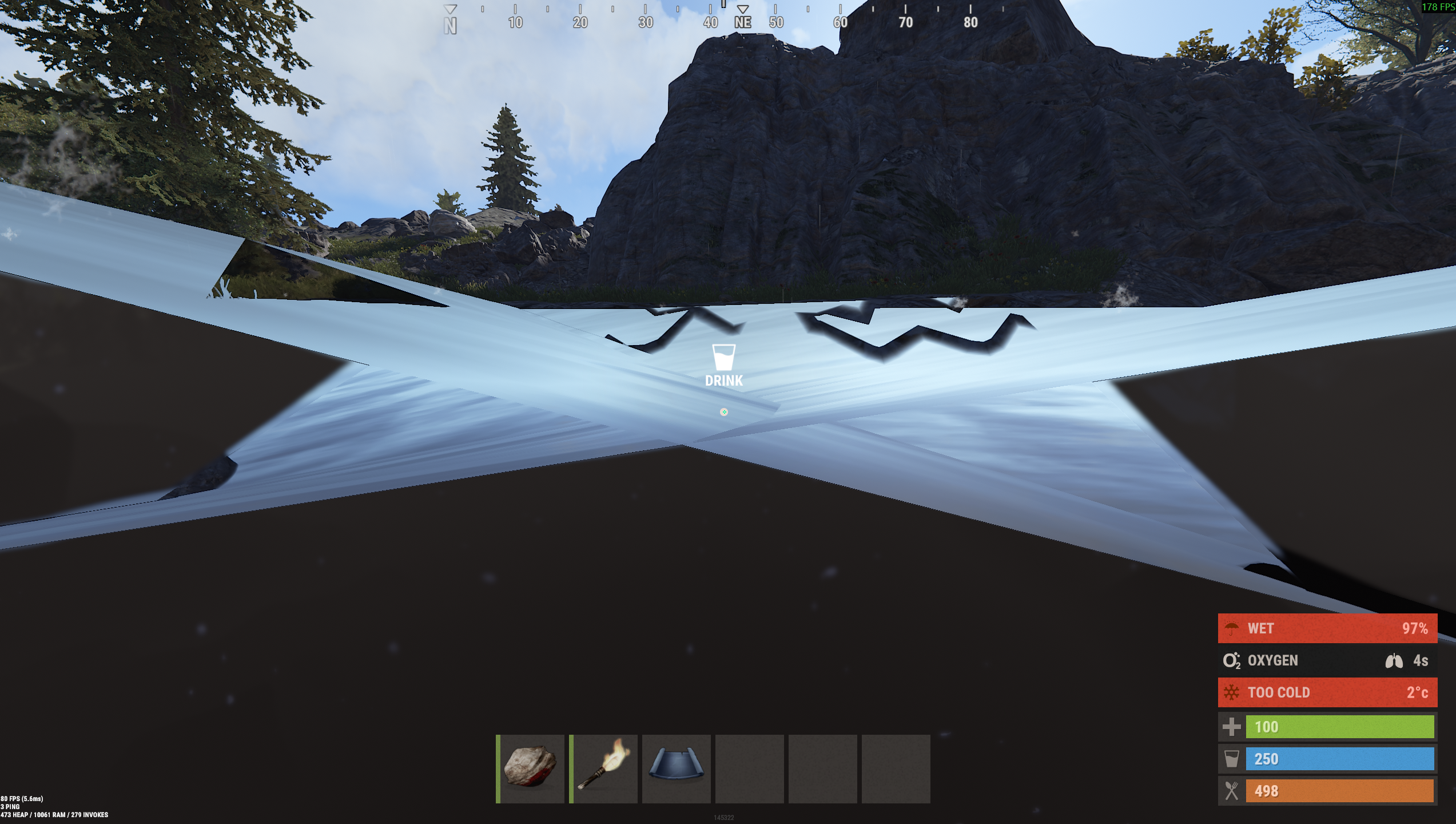Select the rock in the hotbar
Screen dimensions: 1456x824
tap(531, 768)
